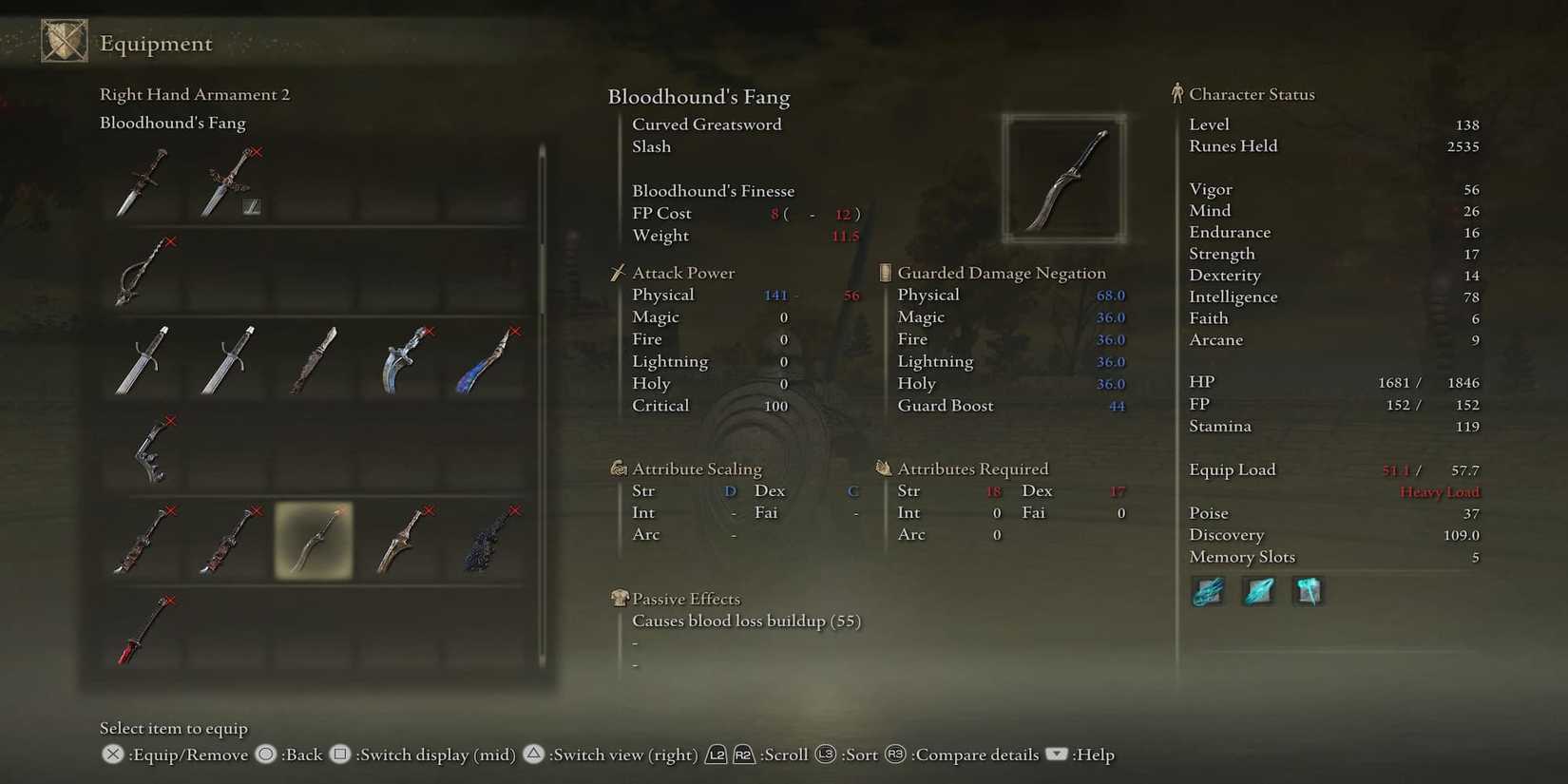Click the figure icon beside Character Status
The width and height of the screenshot is (1568, 784).
[1177, 92]
